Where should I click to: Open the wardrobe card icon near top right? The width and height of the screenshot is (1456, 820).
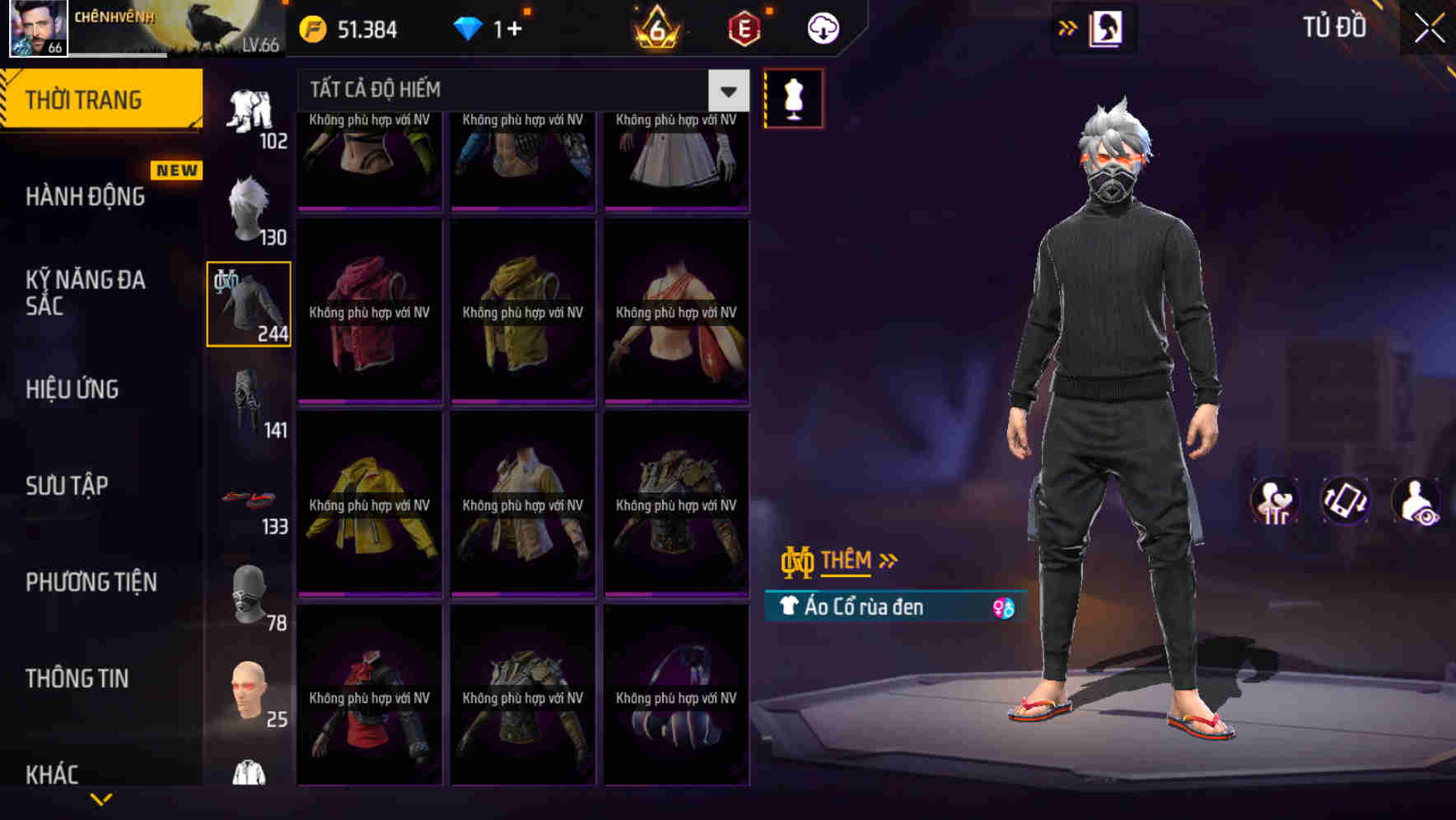coord(1107,28)
